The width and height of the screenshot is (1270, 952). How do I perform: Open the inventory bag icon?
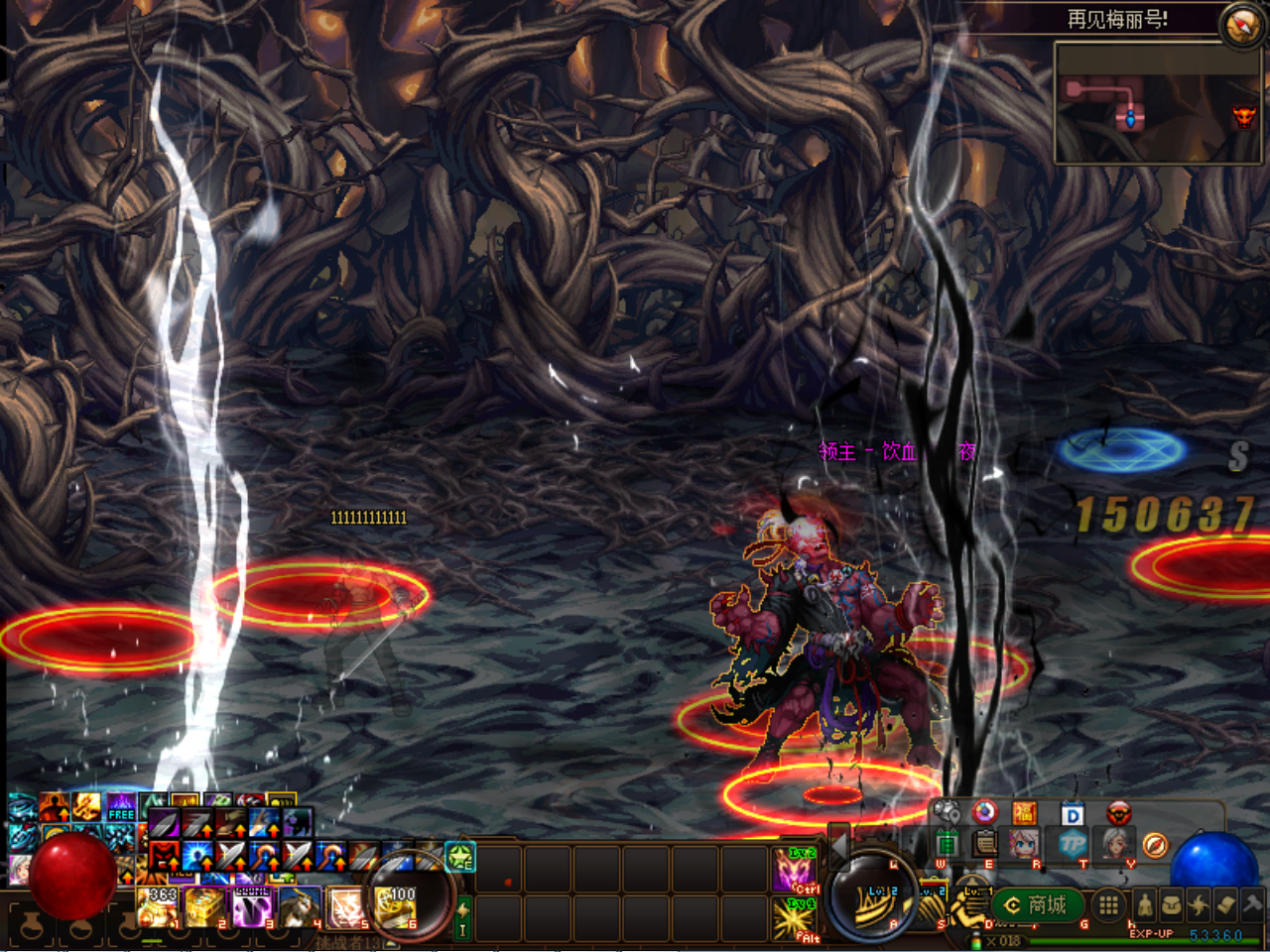click(x=1172, y=905)
